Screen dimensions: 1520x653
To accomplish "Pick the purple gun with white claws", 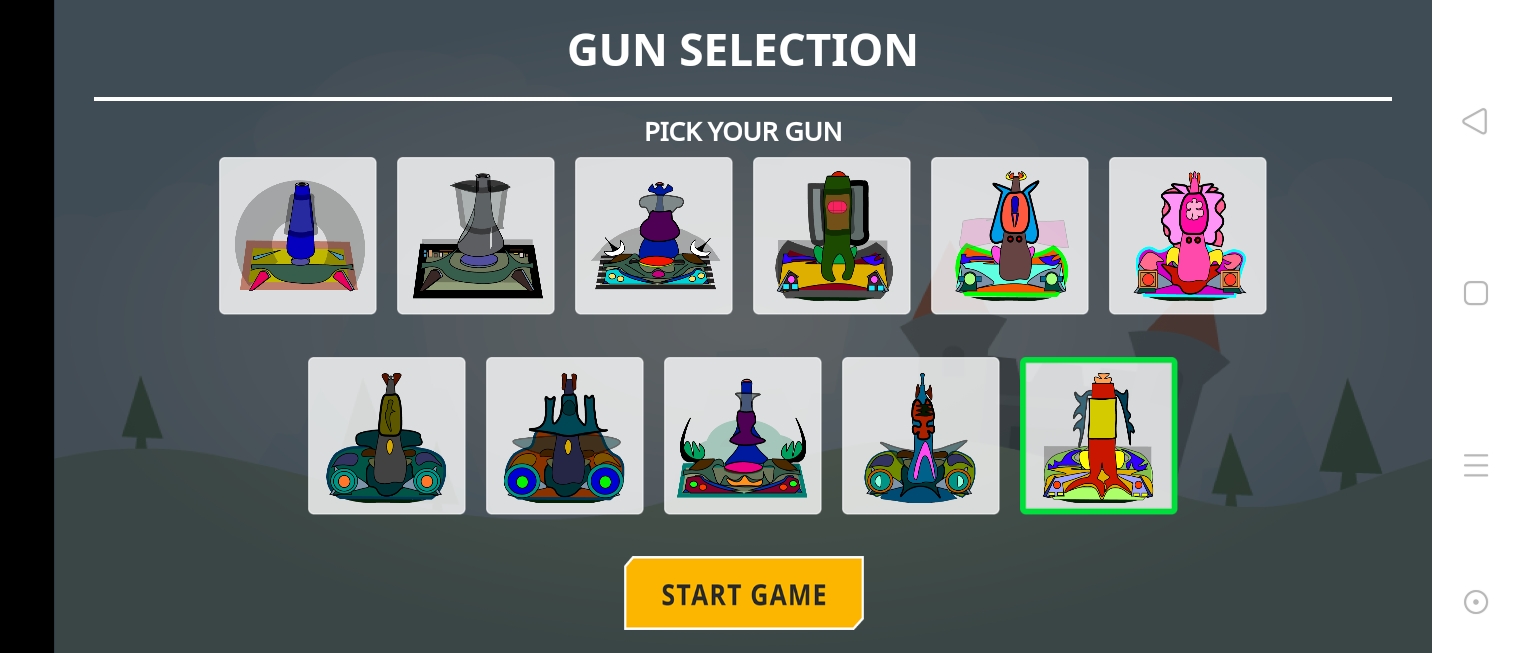I will [x=654, y=236].
